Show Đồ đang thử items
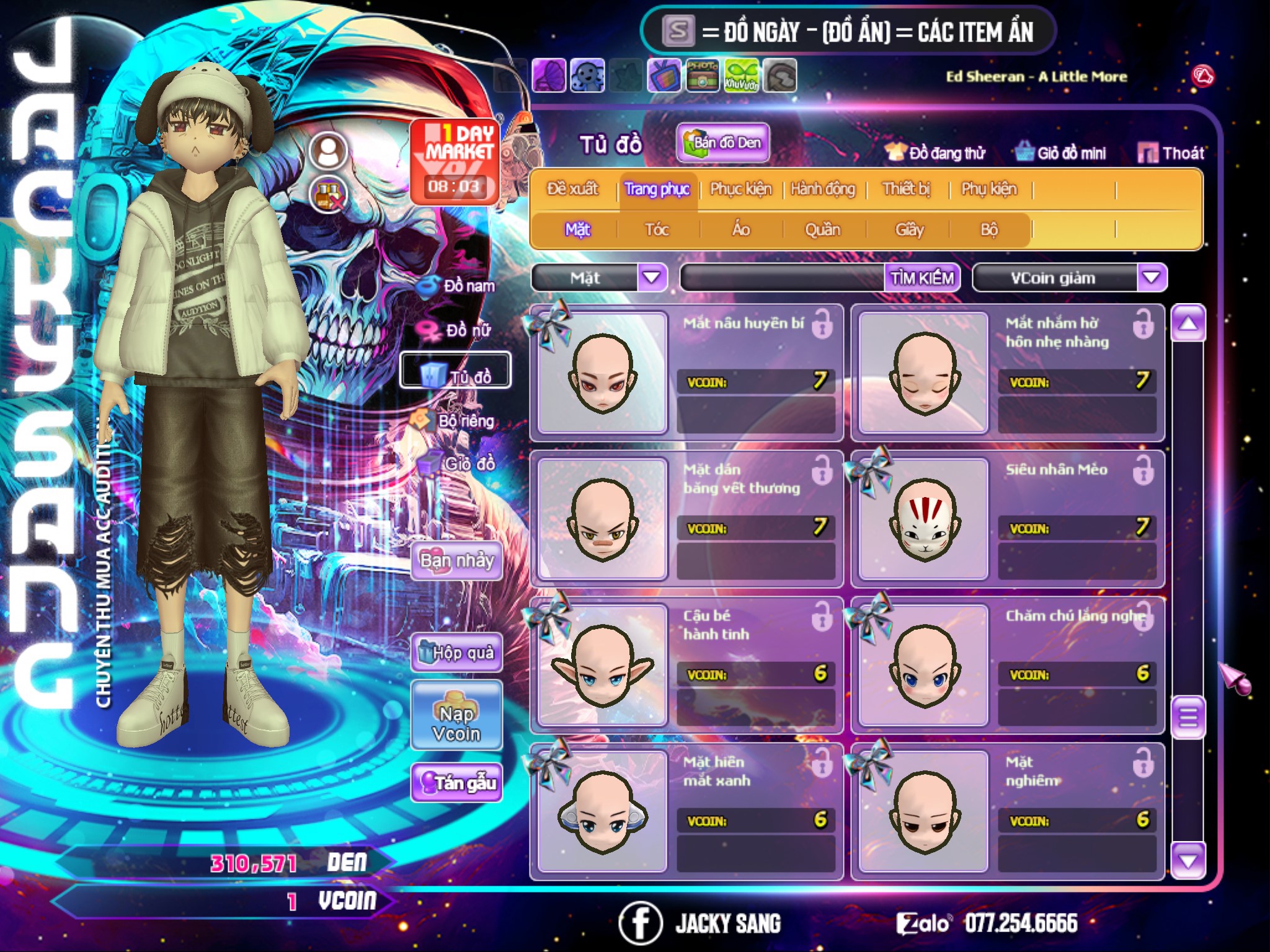The width and height of the screenshot is (1270, 952). click(935, 153)
